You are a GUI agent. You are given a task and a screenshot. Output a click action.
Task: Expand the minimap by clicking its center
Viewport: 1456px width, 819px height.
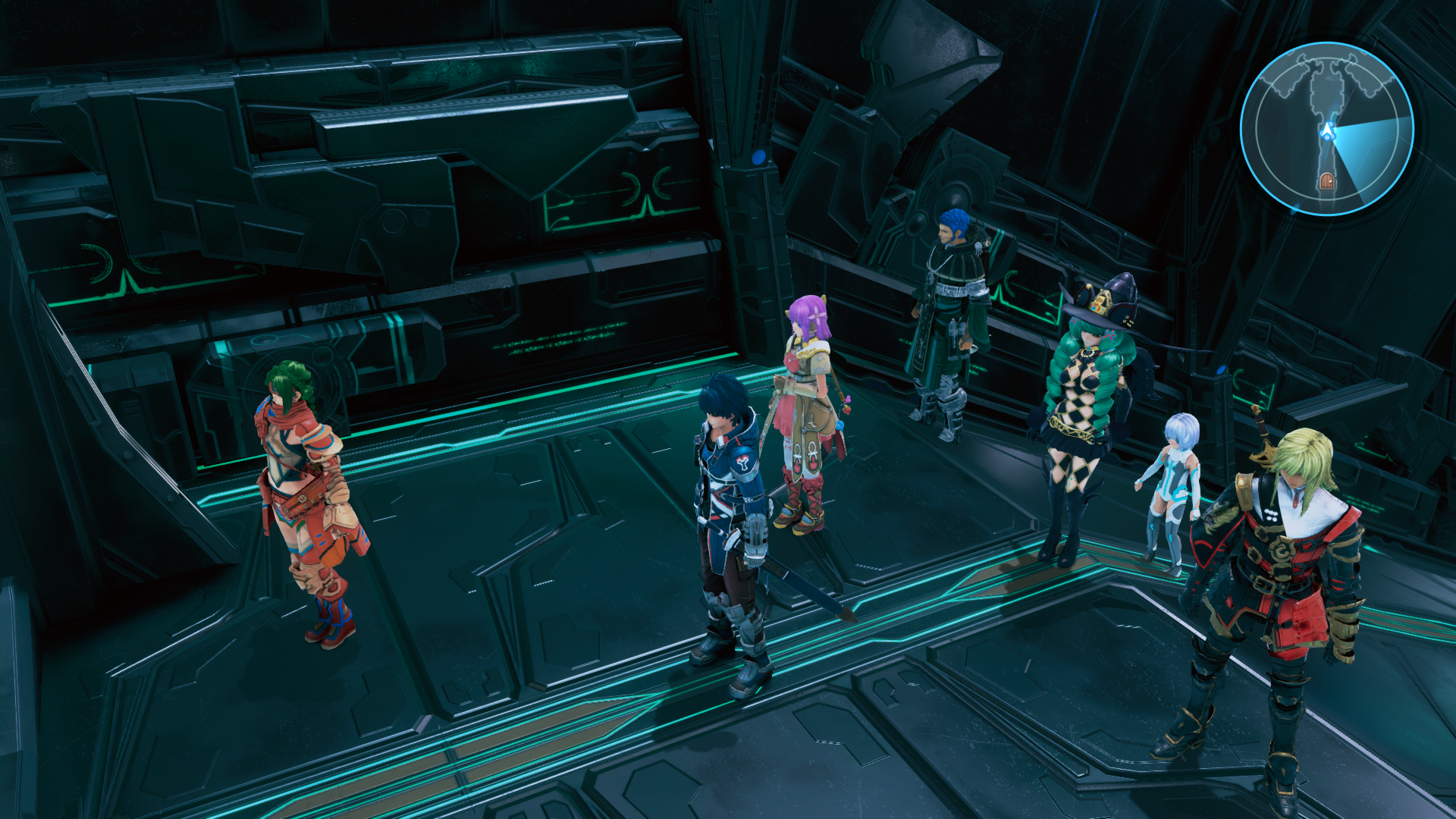pos(1331,127)
